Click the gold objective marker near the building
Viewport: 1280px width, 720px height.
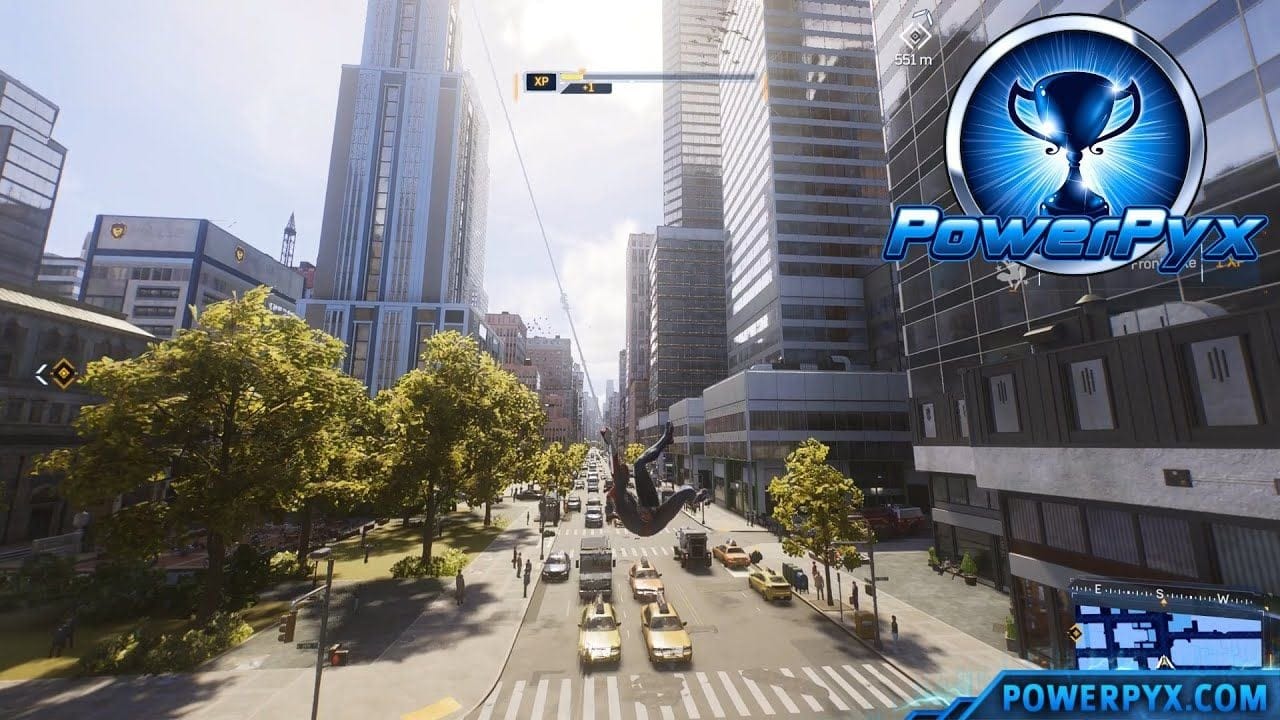tap(63, 373)
